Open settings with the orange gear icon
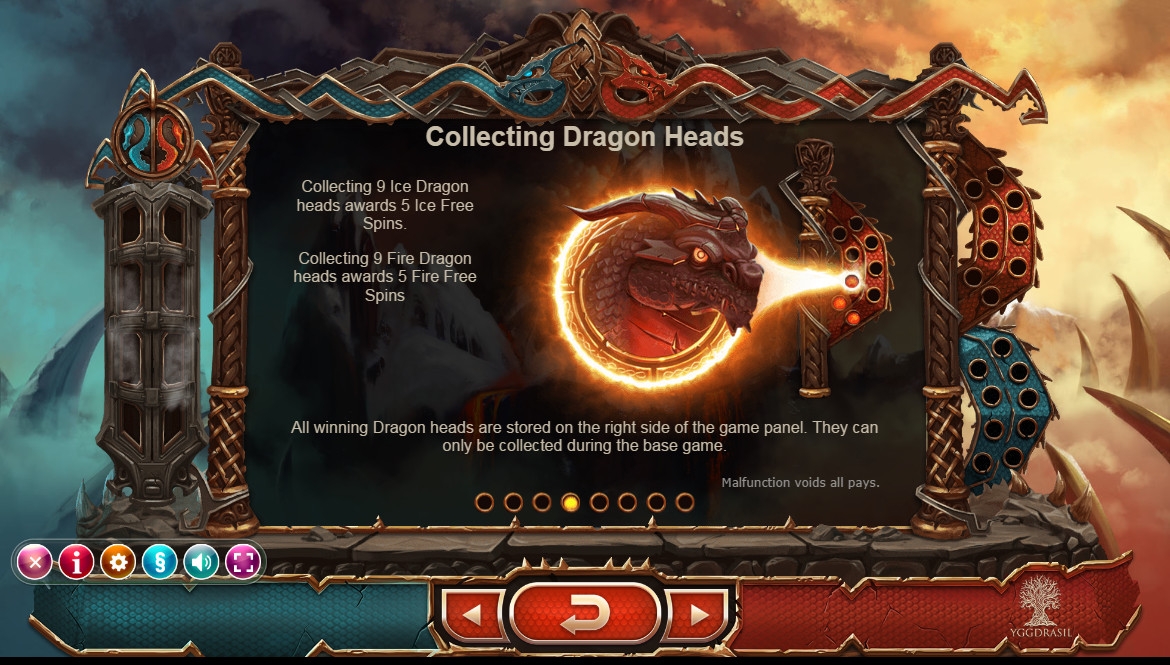This screenshot has width=1170, height=665. pyautogui.click(x=118, y=562)
